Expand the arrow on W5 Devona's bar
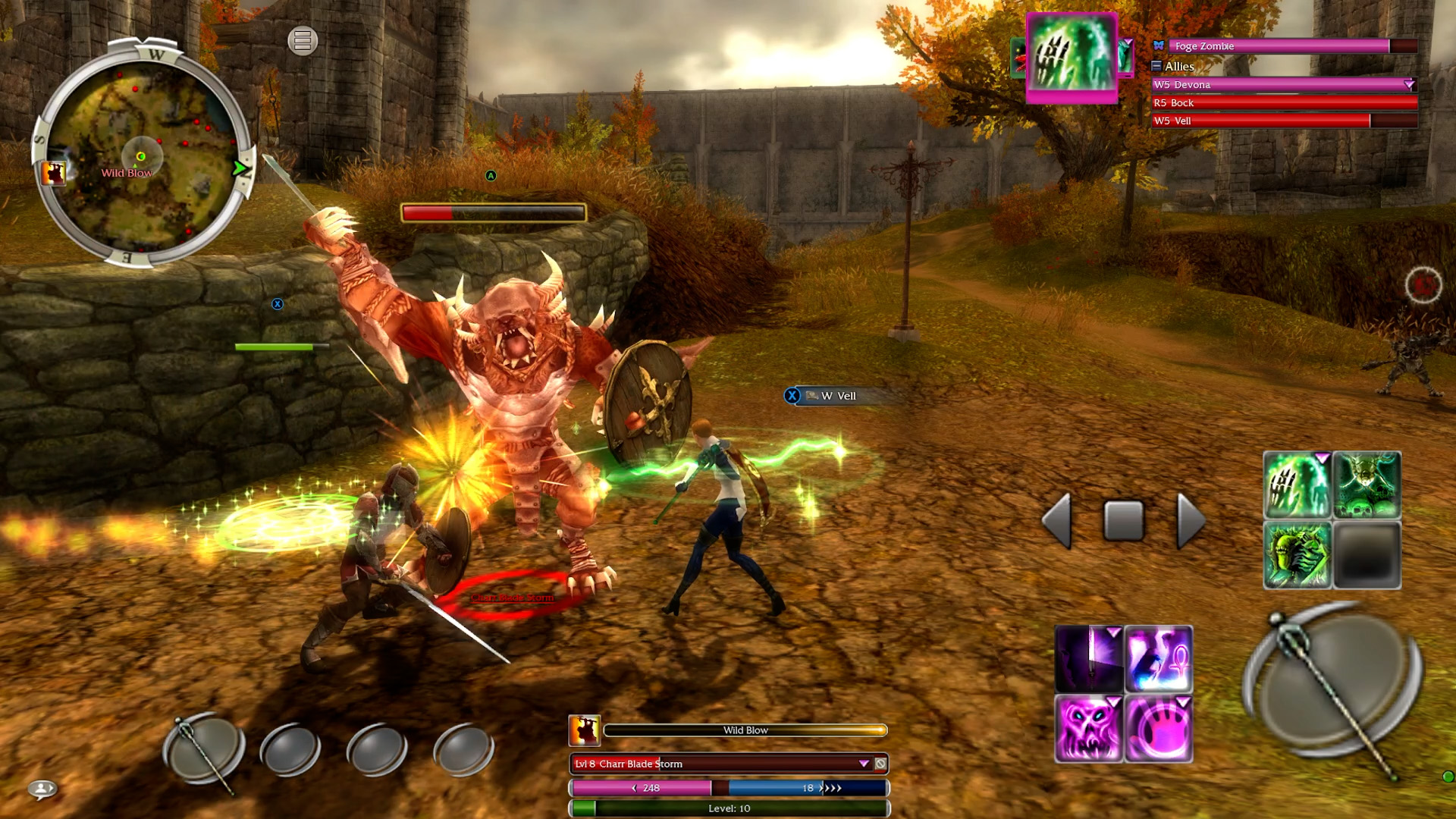 click(1410, 85)
